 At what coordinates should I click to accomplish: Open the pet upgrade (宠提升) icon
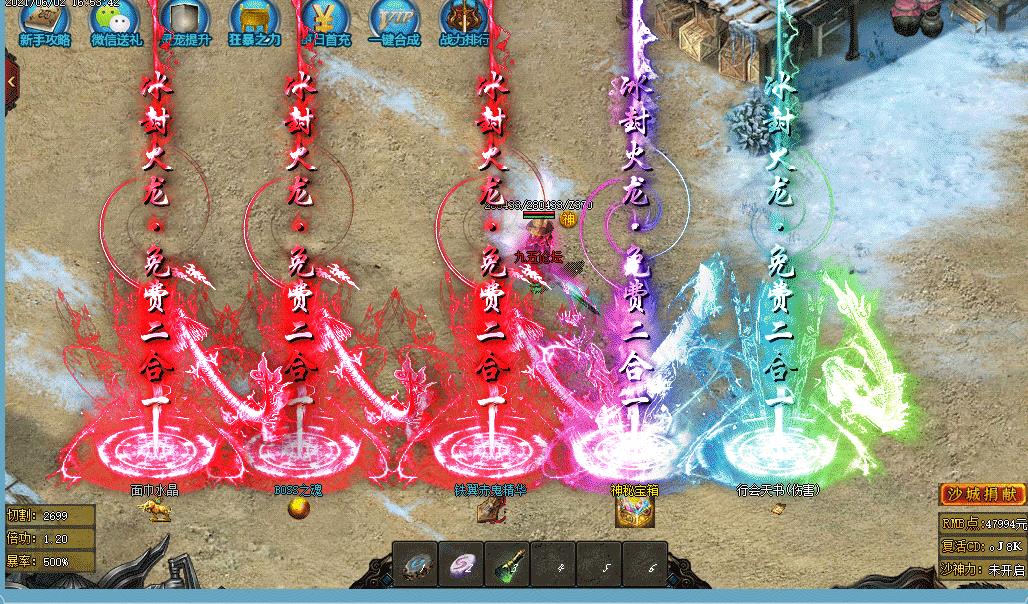(x=185, y=20)
